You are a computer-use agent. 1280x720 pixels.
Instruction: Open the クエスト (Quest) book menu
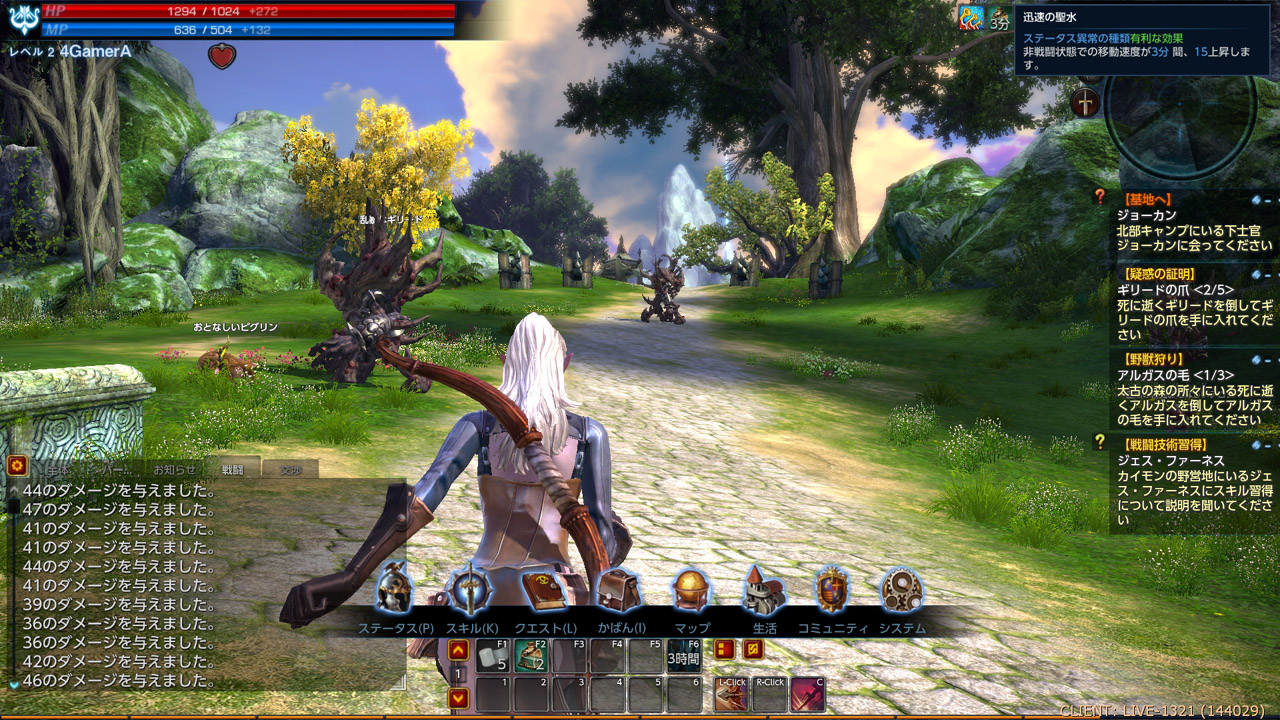pyautogui.click(x=545, y=593)
